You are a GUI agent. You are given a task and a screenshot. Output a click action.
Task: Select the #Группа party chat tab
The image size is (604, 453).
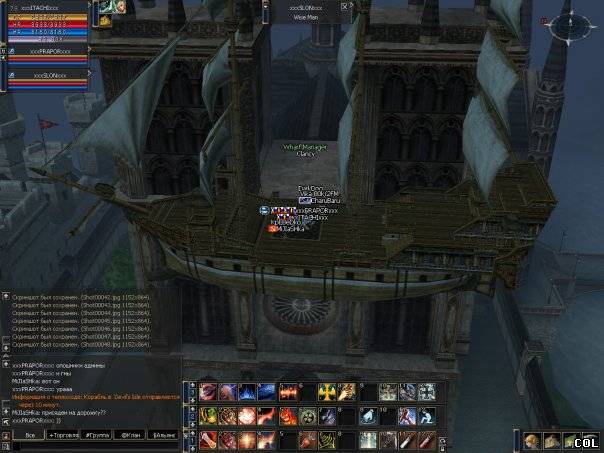pyautogui.click(x=97, y=436)
